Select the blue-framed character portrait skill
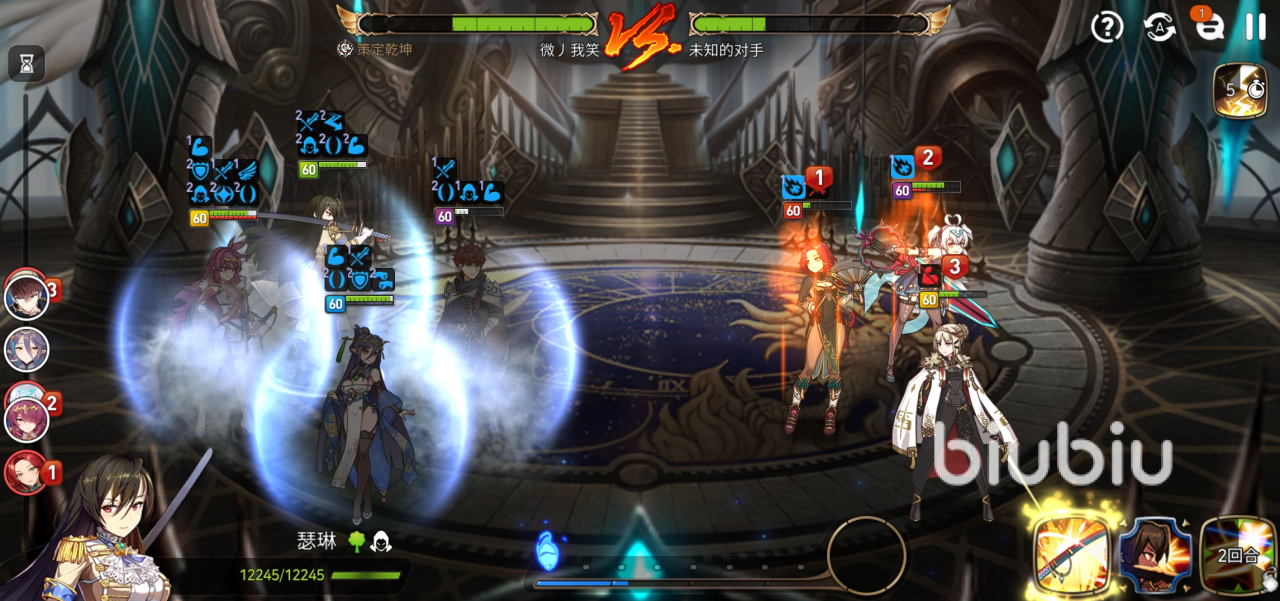Image resolution: width=1280 pixels, height=601 pixels. point(1155,555)
